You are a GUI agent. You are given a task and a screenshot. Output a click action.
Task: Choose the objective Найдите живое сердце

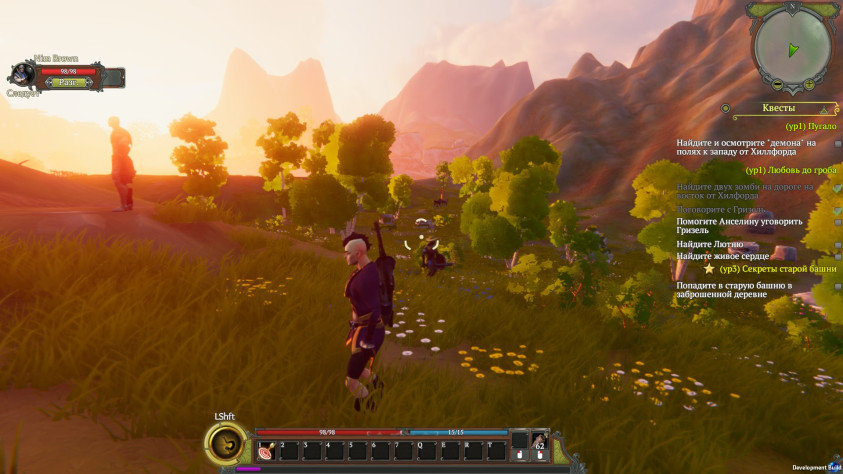723,256
